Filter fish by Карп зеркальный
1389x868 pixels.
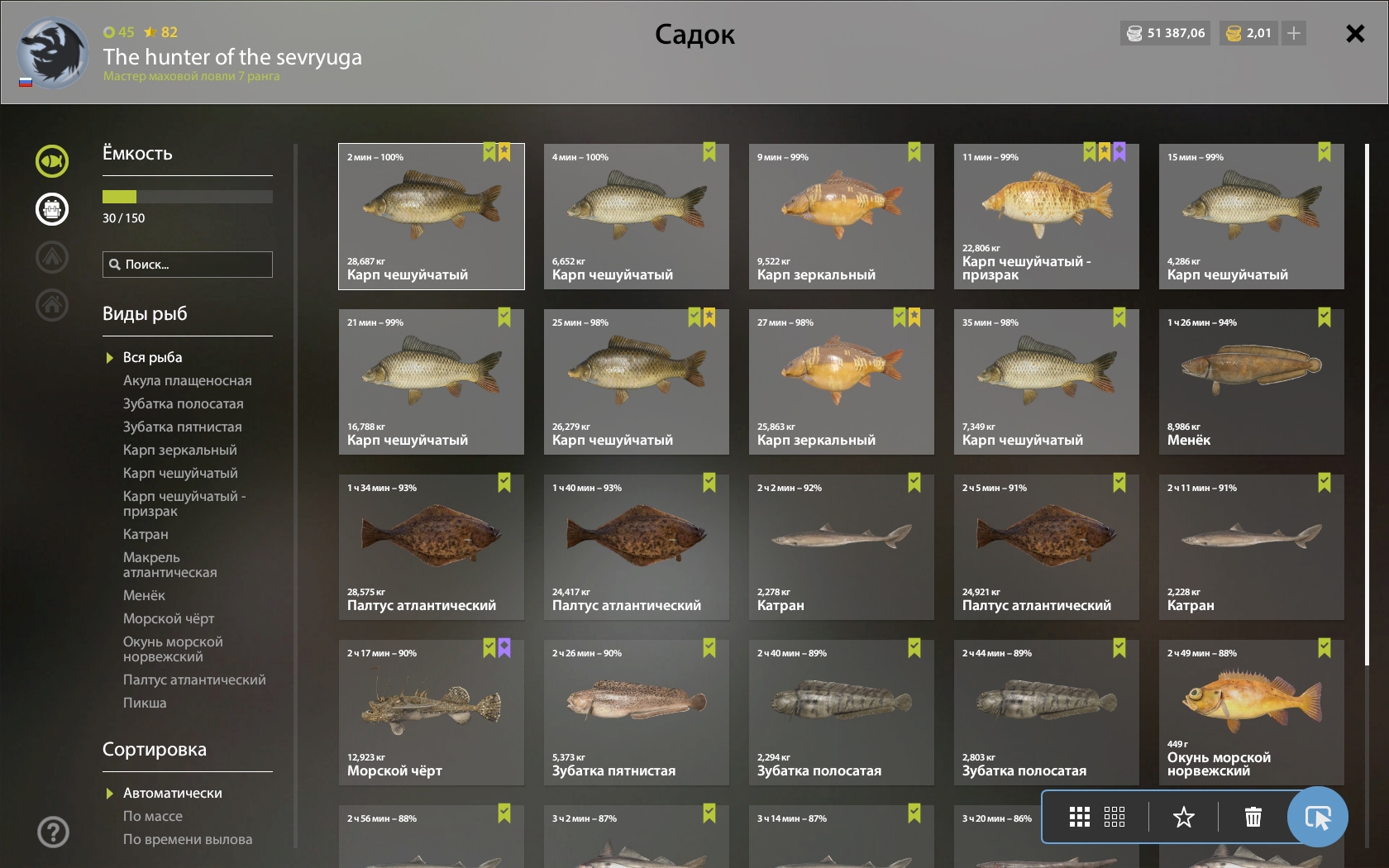(179, 450)
